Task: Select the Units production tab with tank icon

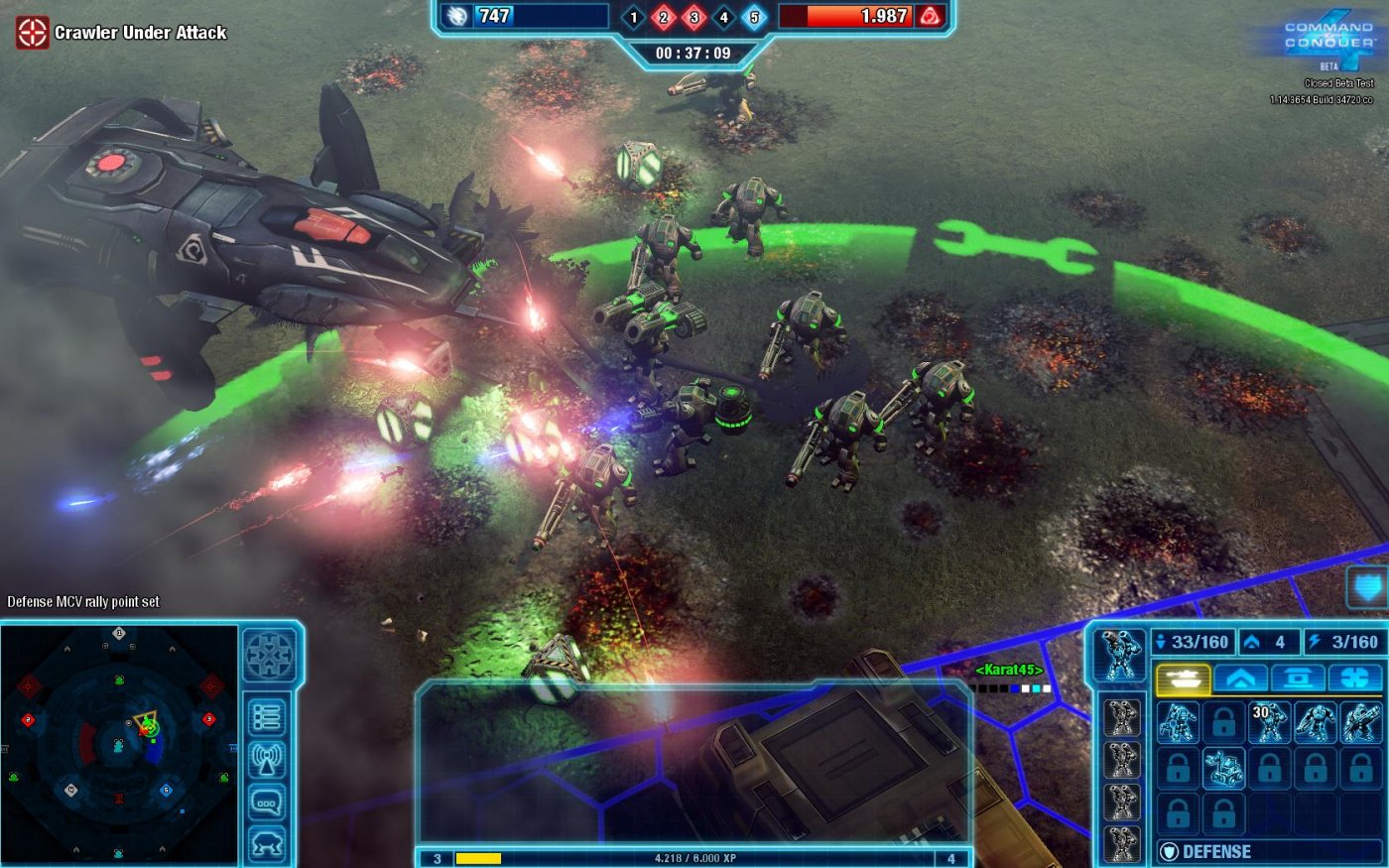Action: pos(1183,677)
